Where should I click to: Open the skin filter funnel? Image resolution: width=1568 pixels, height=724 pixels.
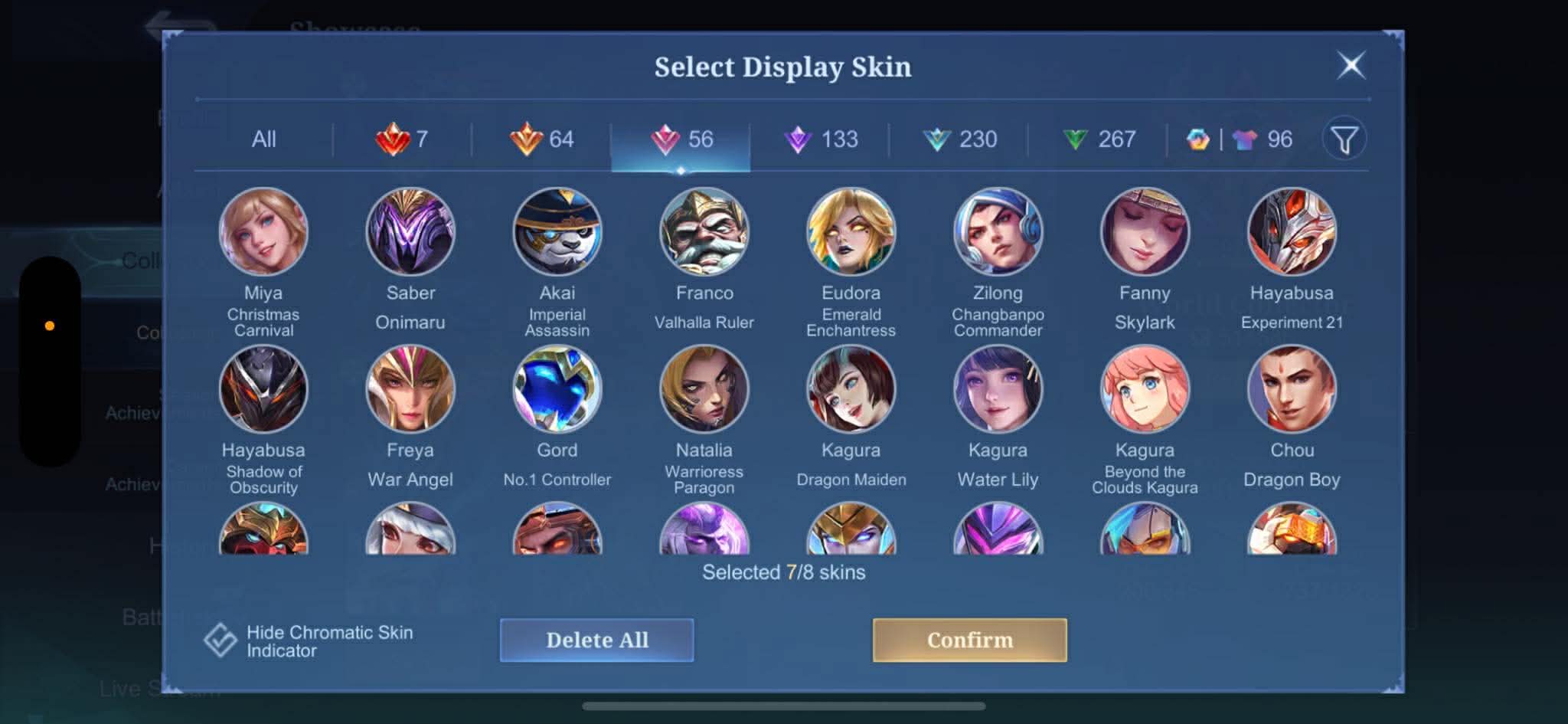(x=1344, y=139)
